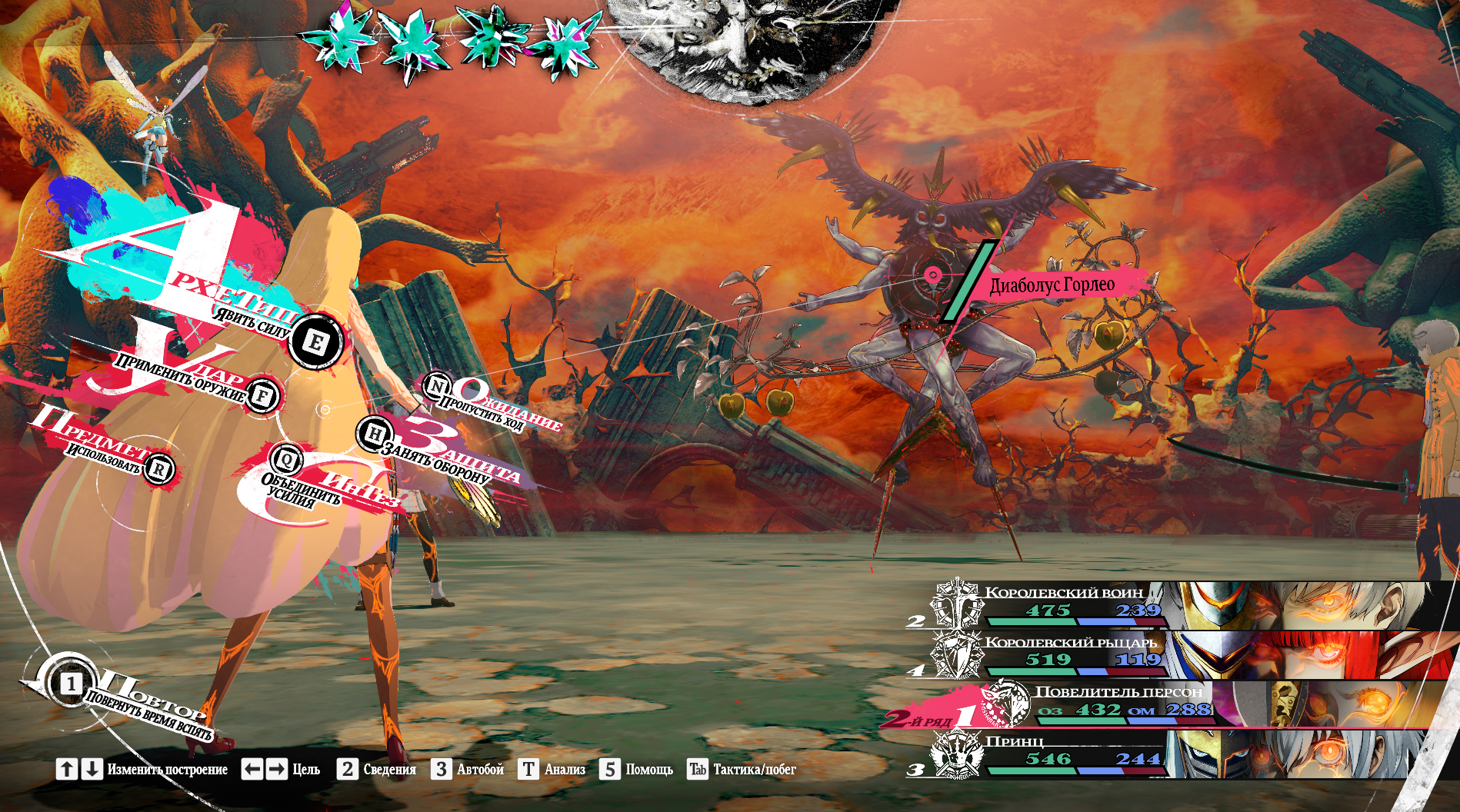Click the Изменить построение option

click(142, 769)
